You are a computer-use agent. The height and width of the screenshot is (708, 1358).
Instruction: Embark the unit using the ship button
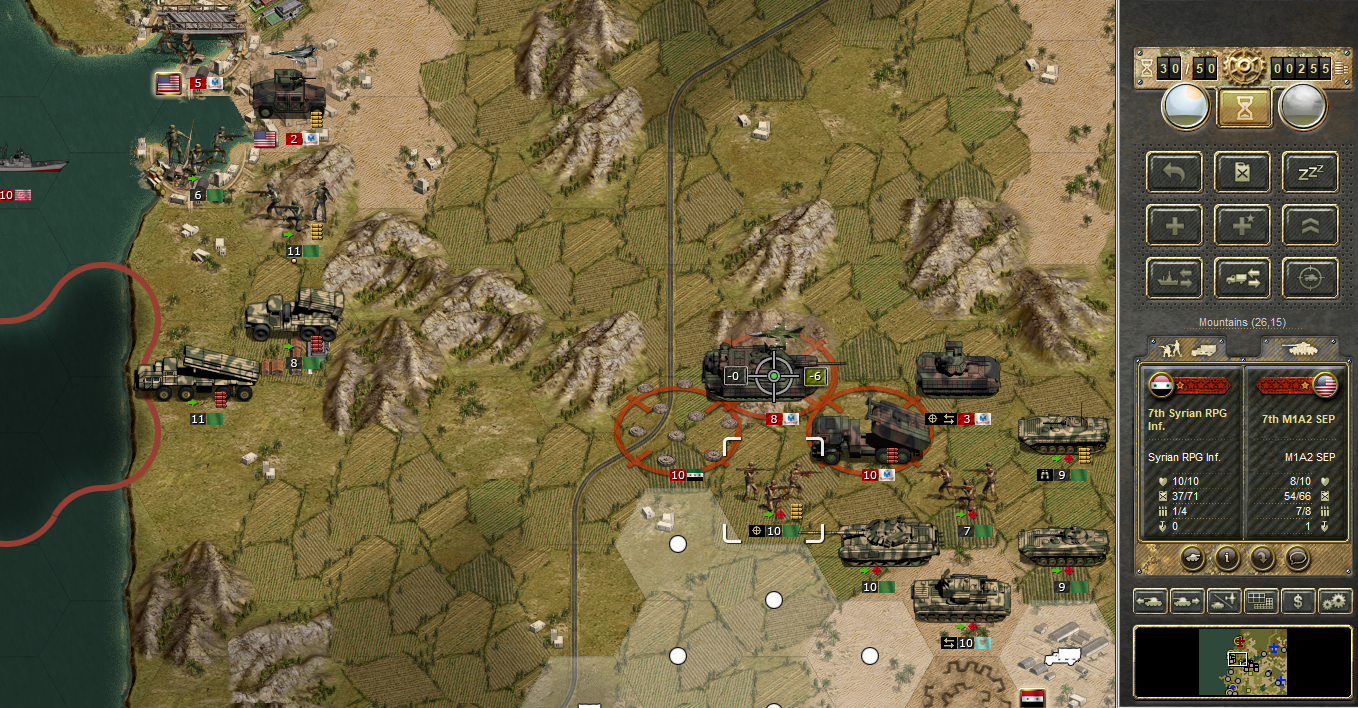click(x=1175, y=278)
